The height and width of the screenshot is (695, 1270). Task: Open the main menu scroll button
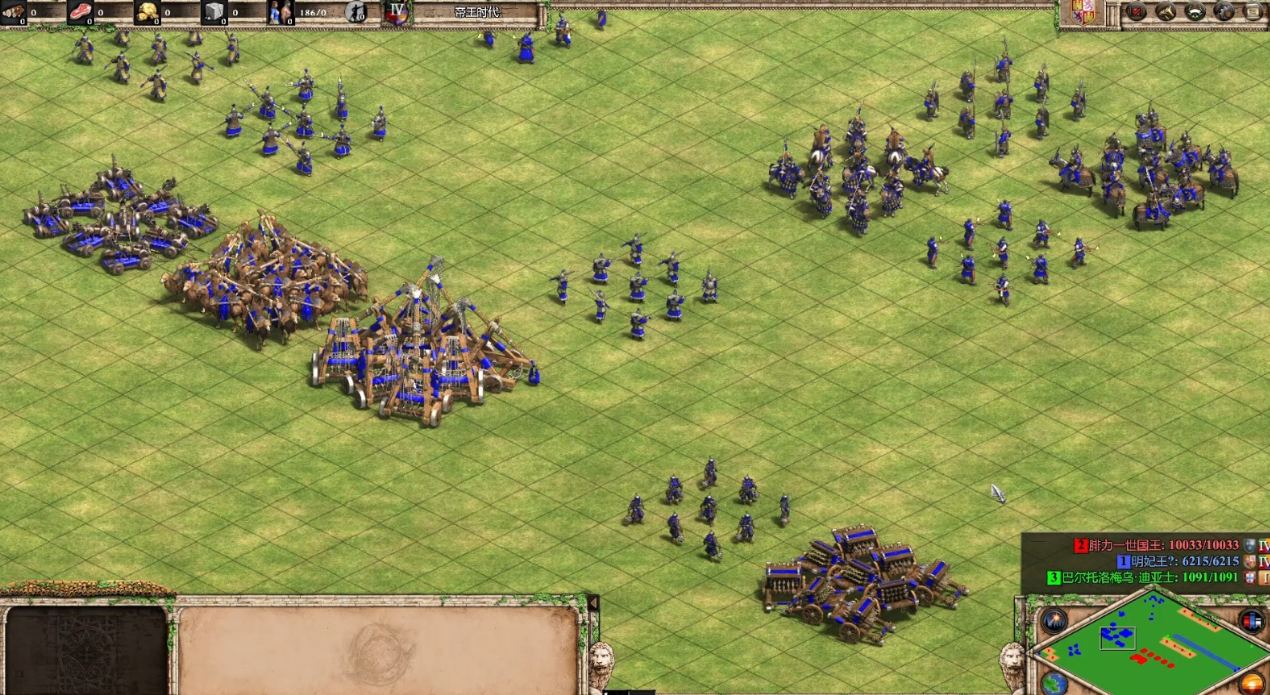pos(1253,11)
